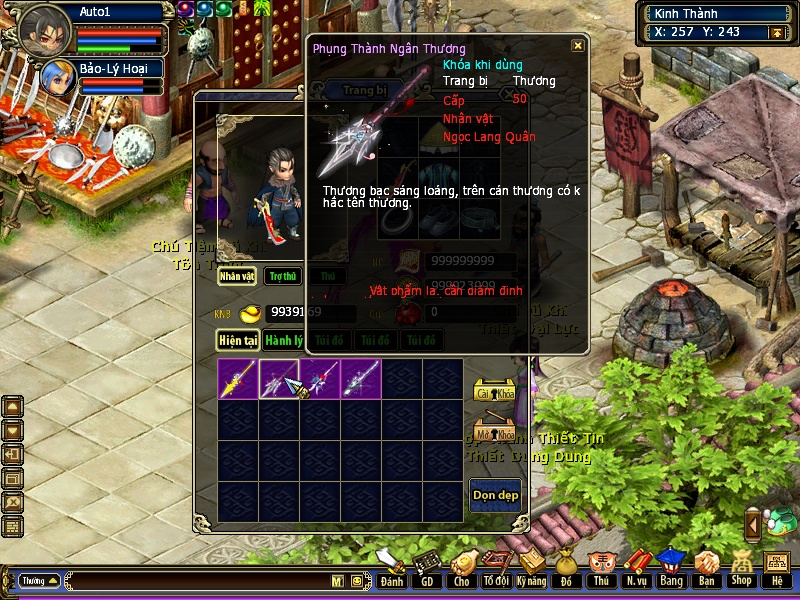This screenshot has width=800, height=600.
Task: Open the Hệ system menu
Action: pos(776,571)
